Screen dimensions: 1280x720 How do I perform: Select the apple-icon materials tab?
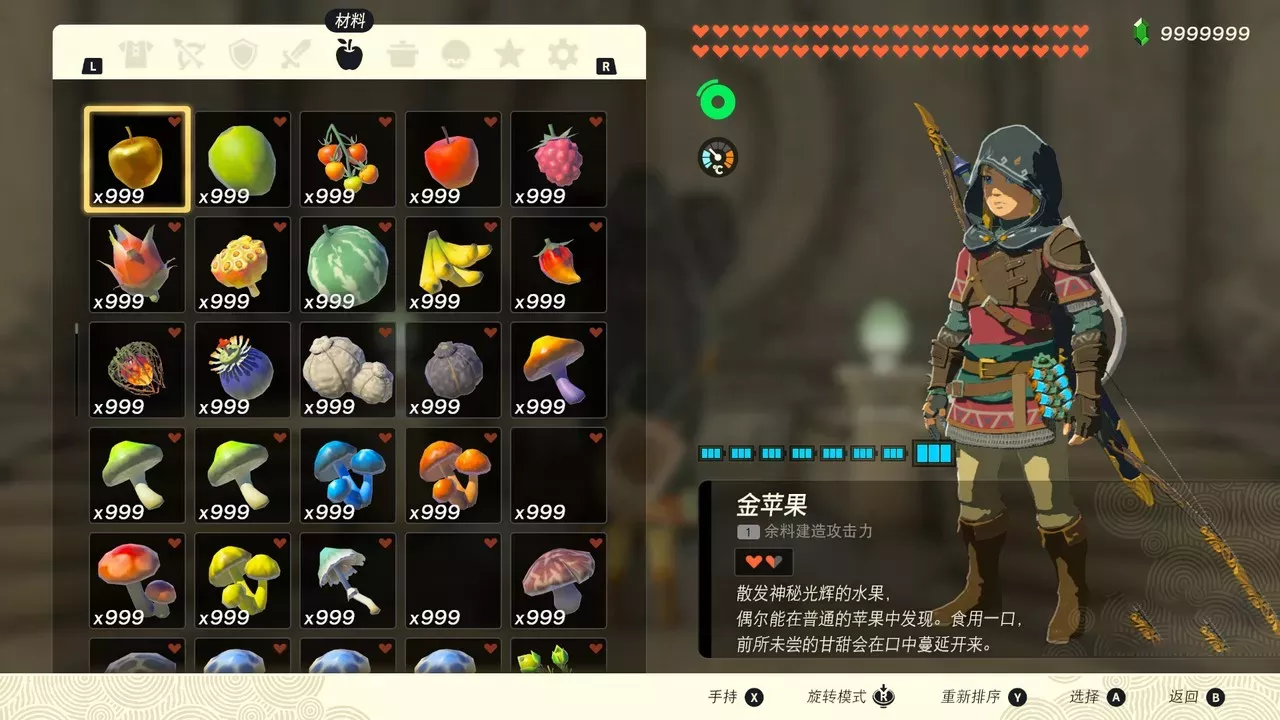pos(349,54)
